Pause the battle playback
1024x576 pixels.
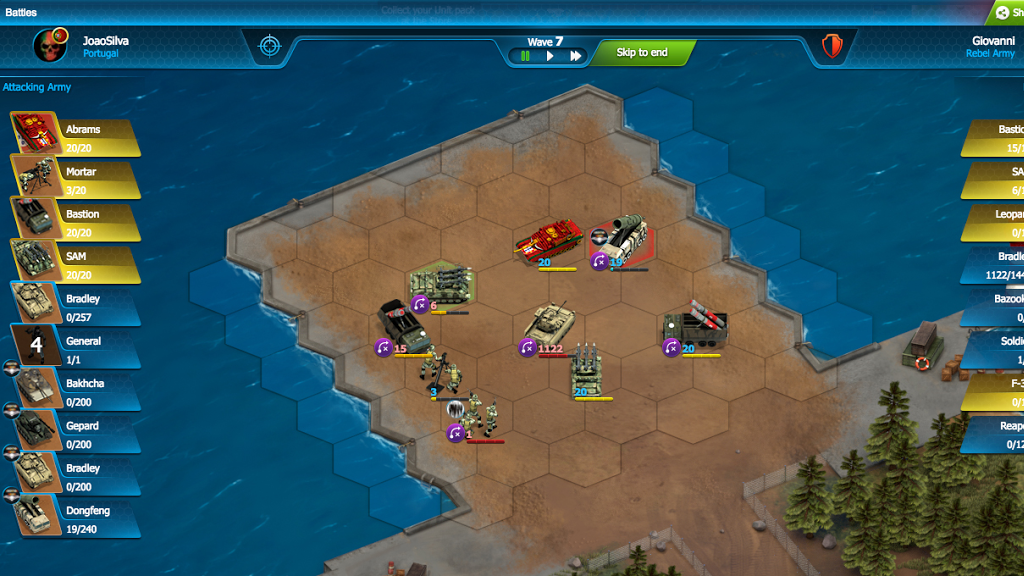coord(525,56)
